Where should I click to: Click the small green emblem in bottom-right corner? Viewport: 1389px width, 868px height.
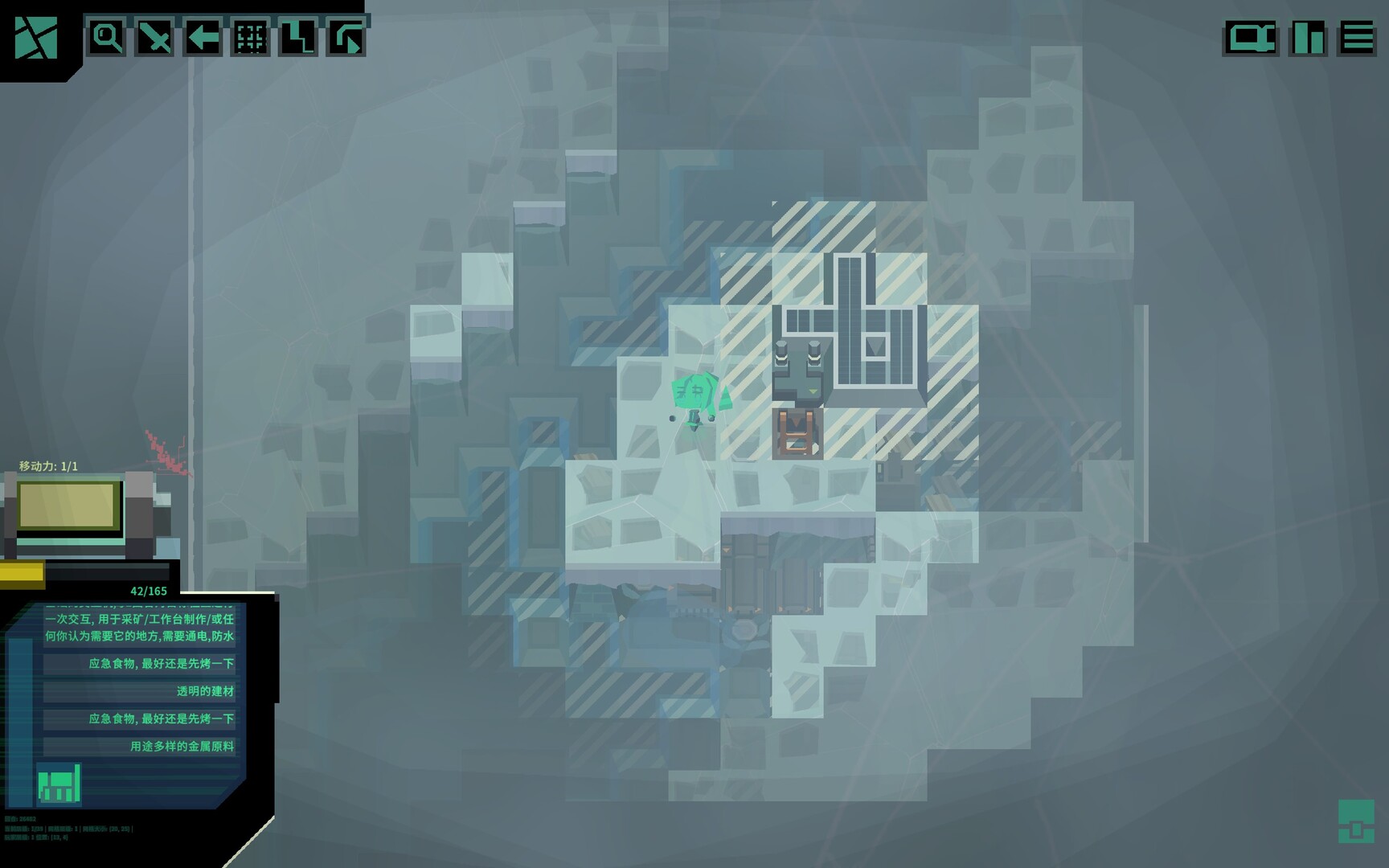(x=1357, y=820)
